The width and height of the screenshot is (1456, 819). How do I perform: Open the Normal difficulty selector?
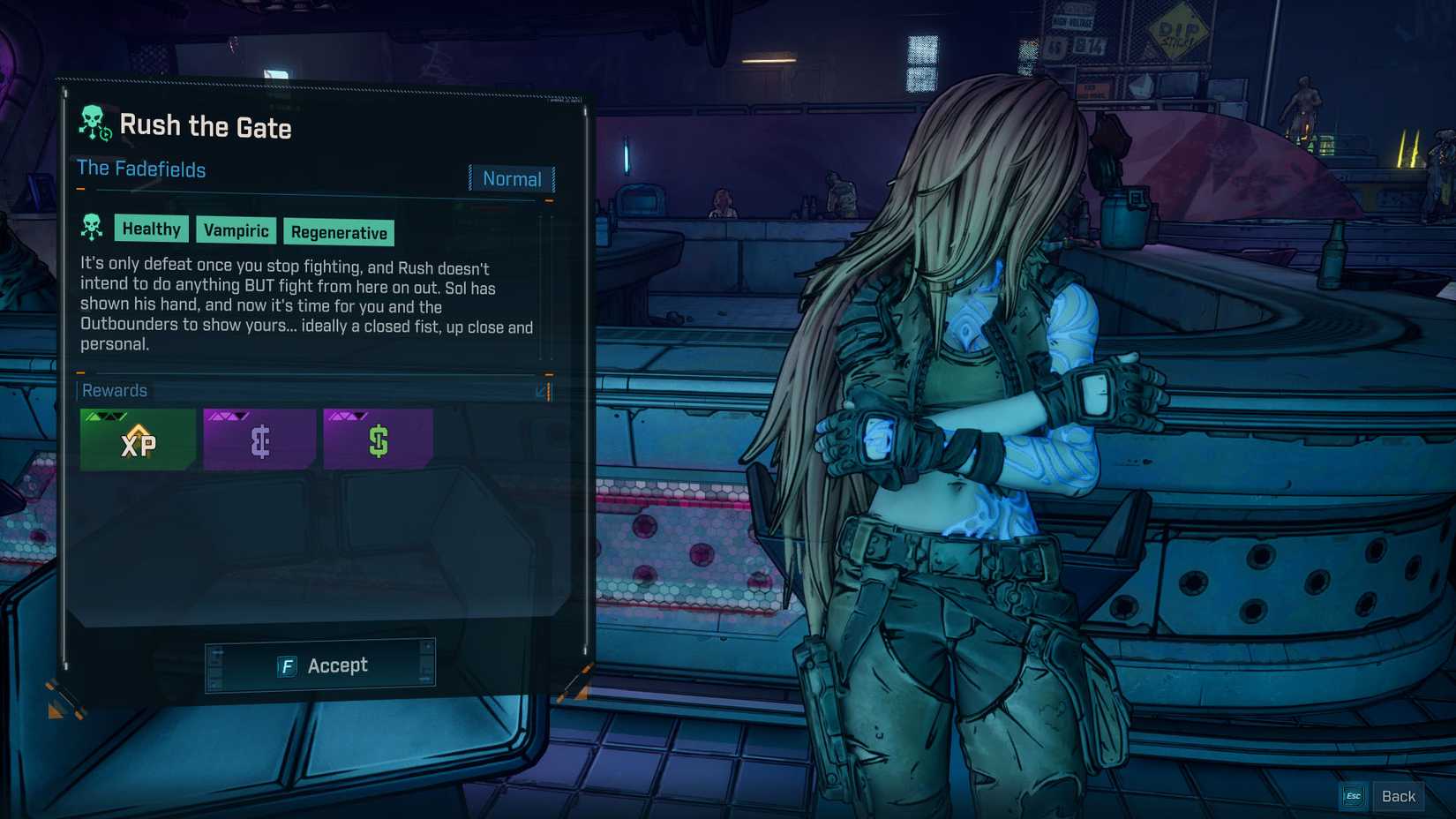click(512, 179)
